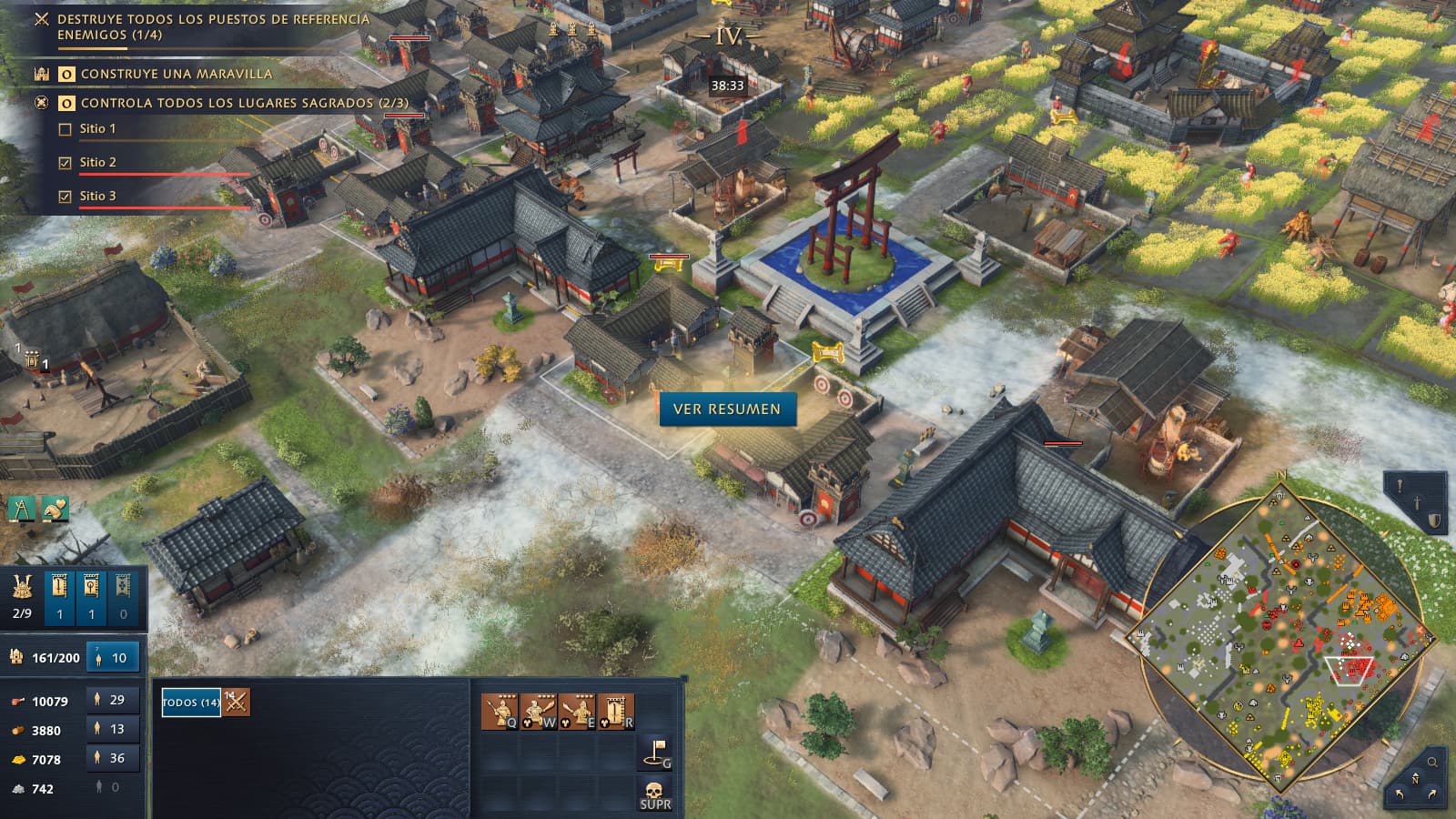This screenshot has height=819, width=1456.
Task: Open the minimap magnifier zoom control
Action: coord(1432,762)
